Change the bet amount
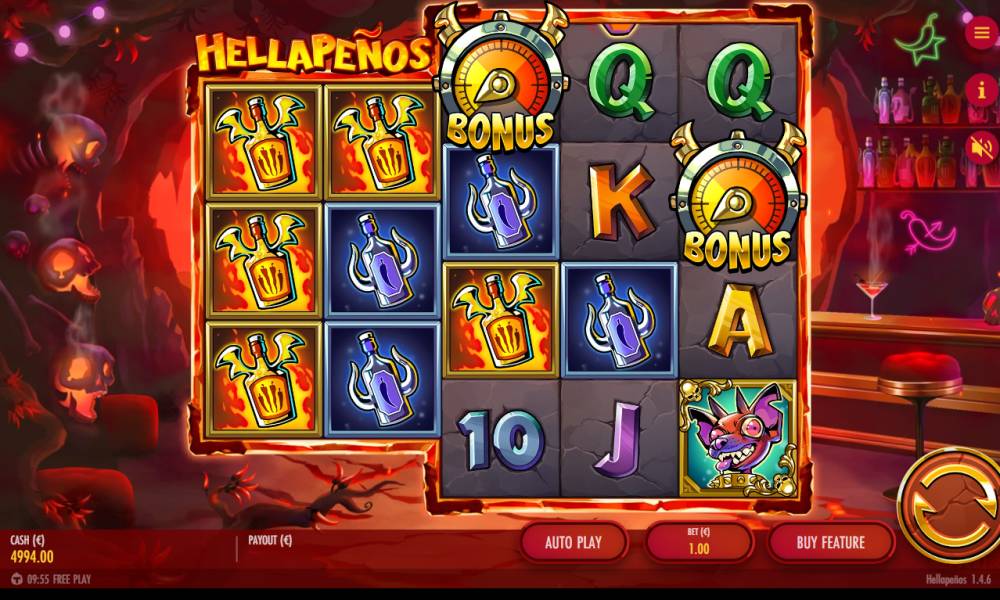This screenshot has width=1000, height=600. click(x=699, y=543)
